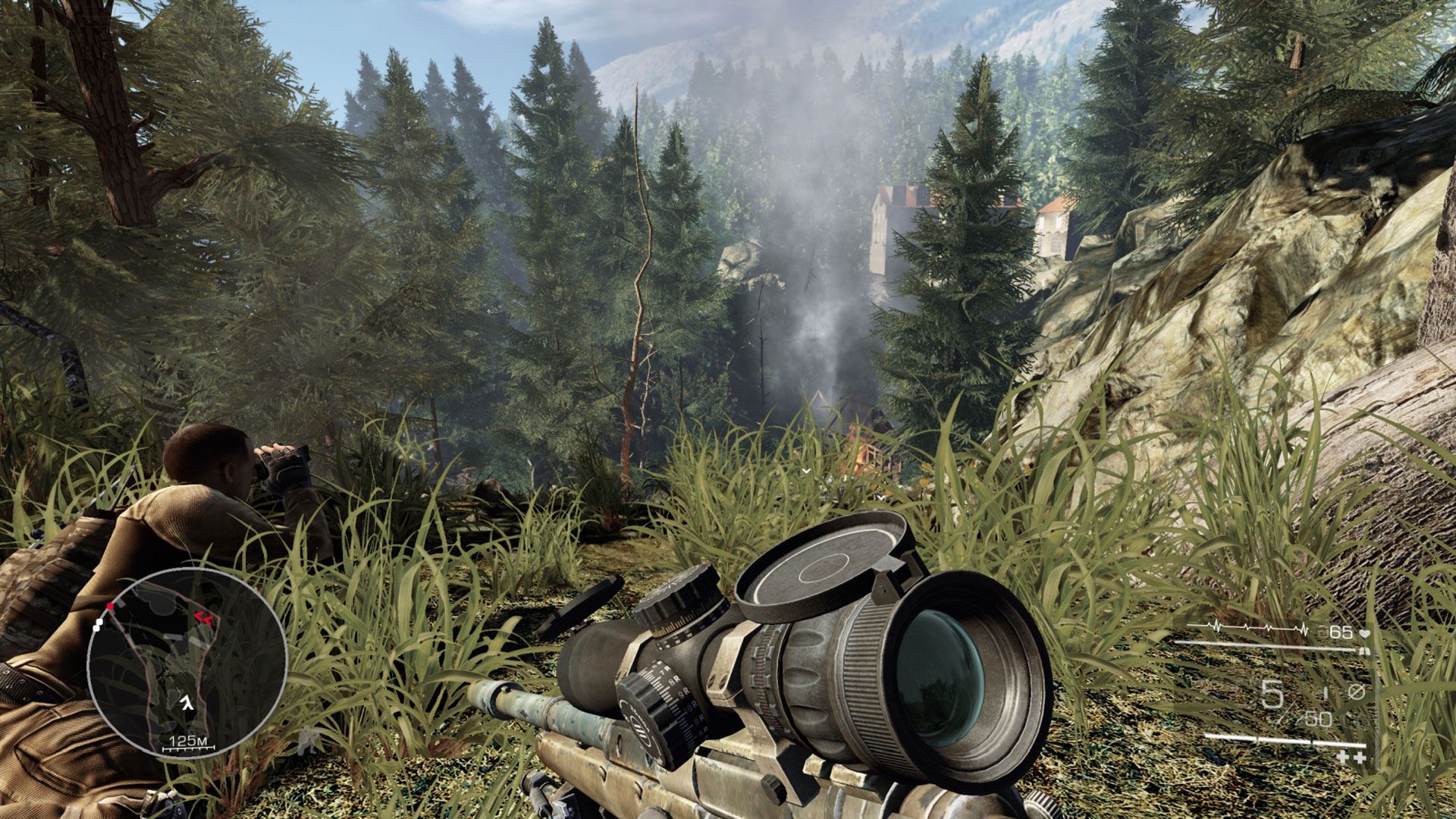Click the crossed-circle suppressor icon
Screen dimensions: 1456x819
pos(1357,692)
